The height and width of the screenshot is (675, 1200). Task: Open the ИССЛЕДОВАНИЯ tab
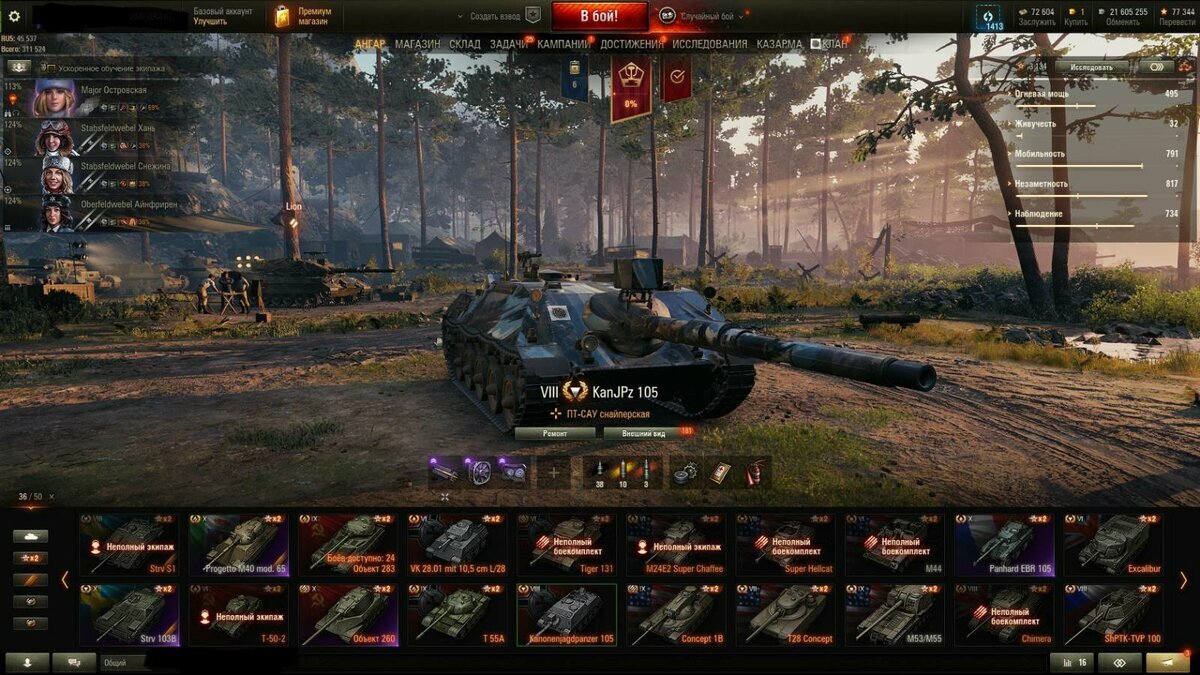click(x=709, y=44)
